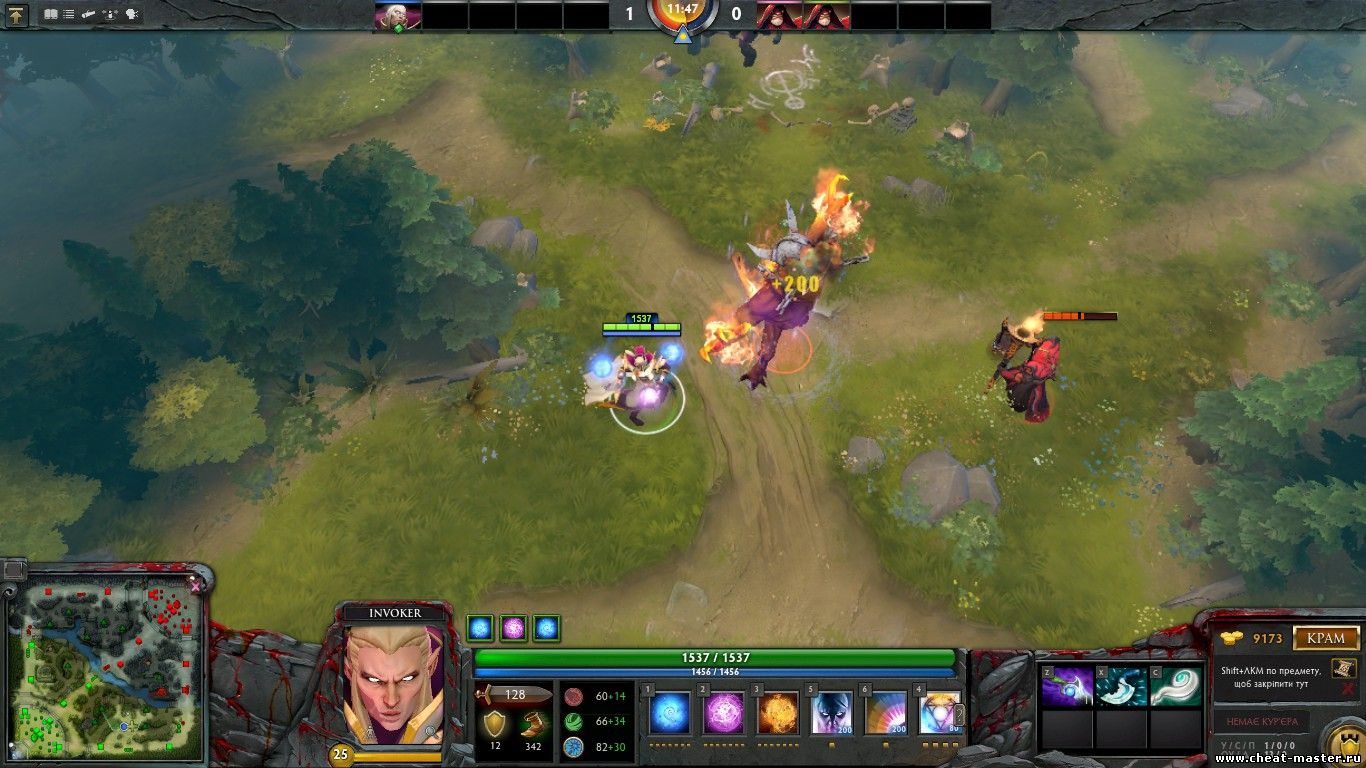
Task: Use the teal curved blade item in slot X
Action: (x=1120, y=687)
